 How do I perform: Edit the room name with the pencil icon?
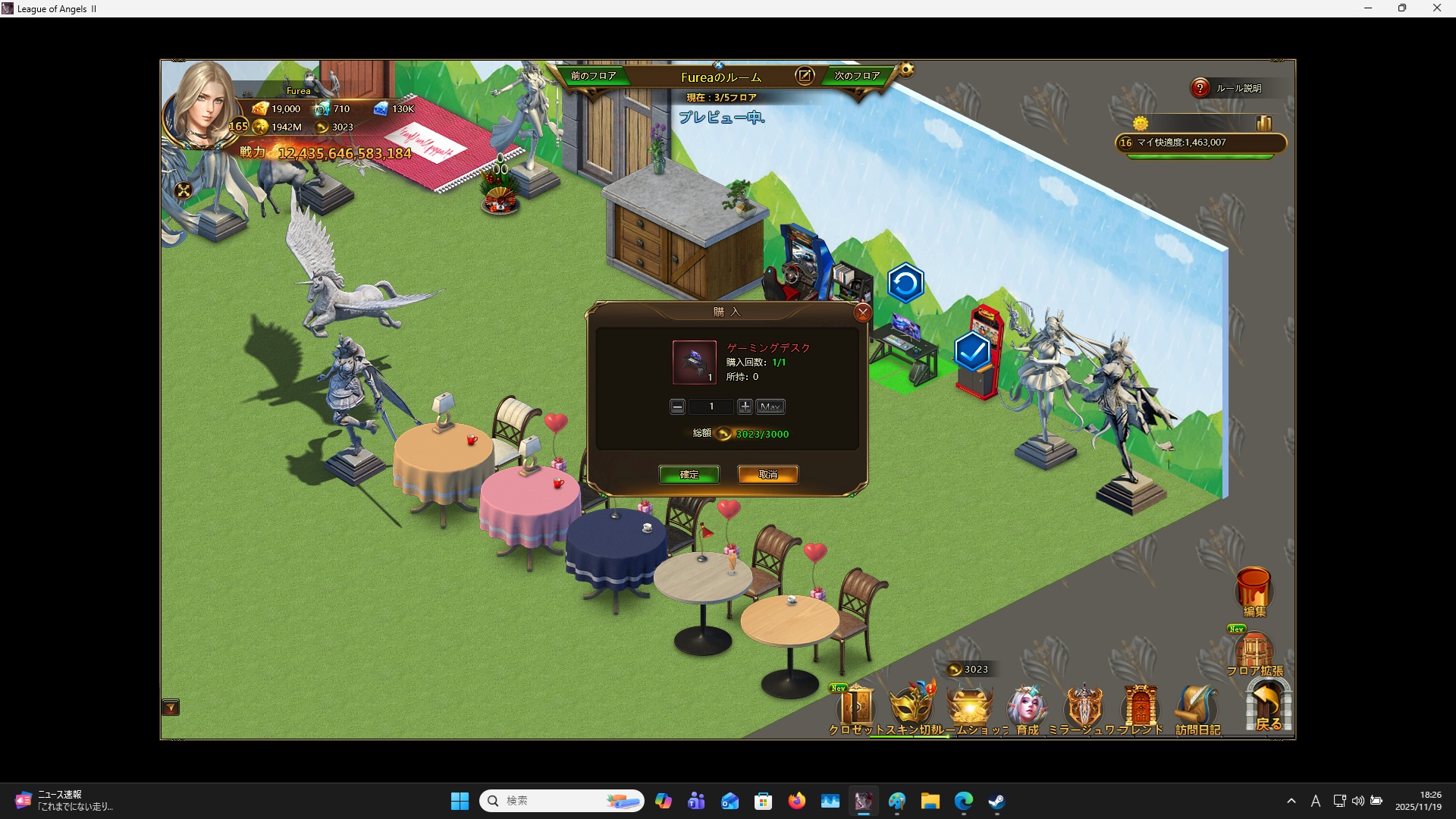tap(804, 76)
